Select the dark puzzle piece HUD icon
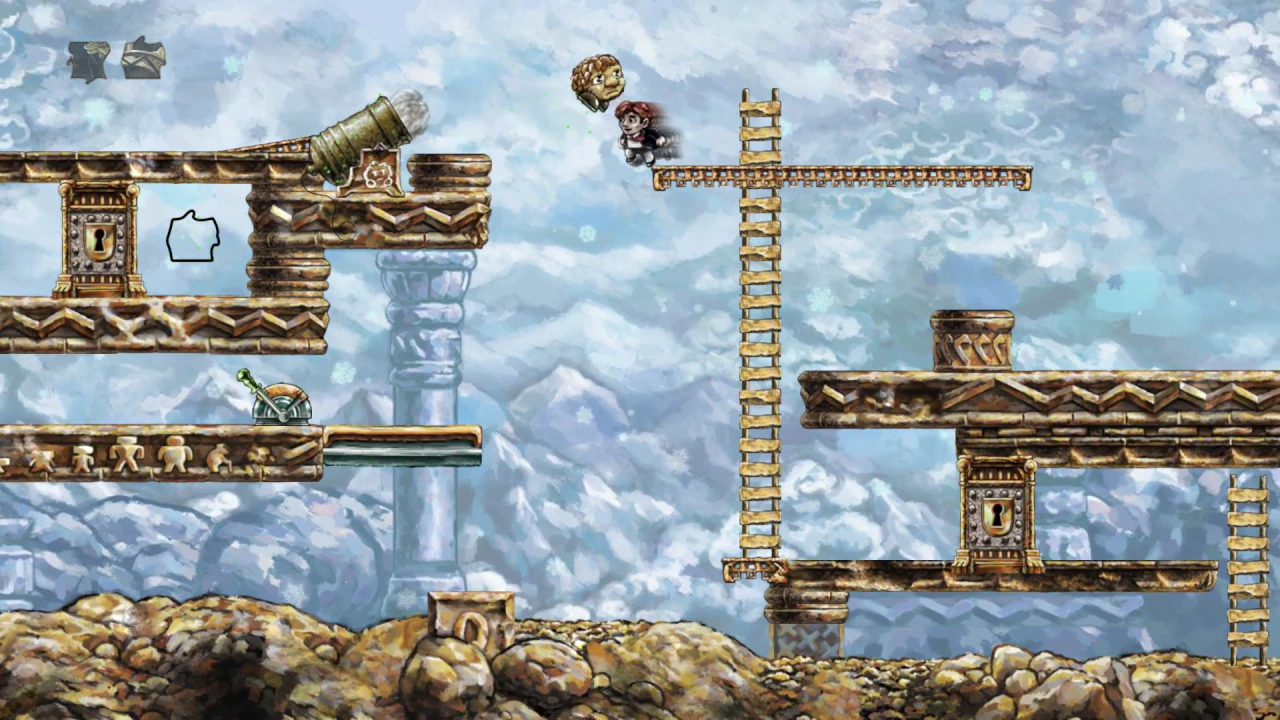The width and height of the screenshot is (1280, 720). click(88, 60)
